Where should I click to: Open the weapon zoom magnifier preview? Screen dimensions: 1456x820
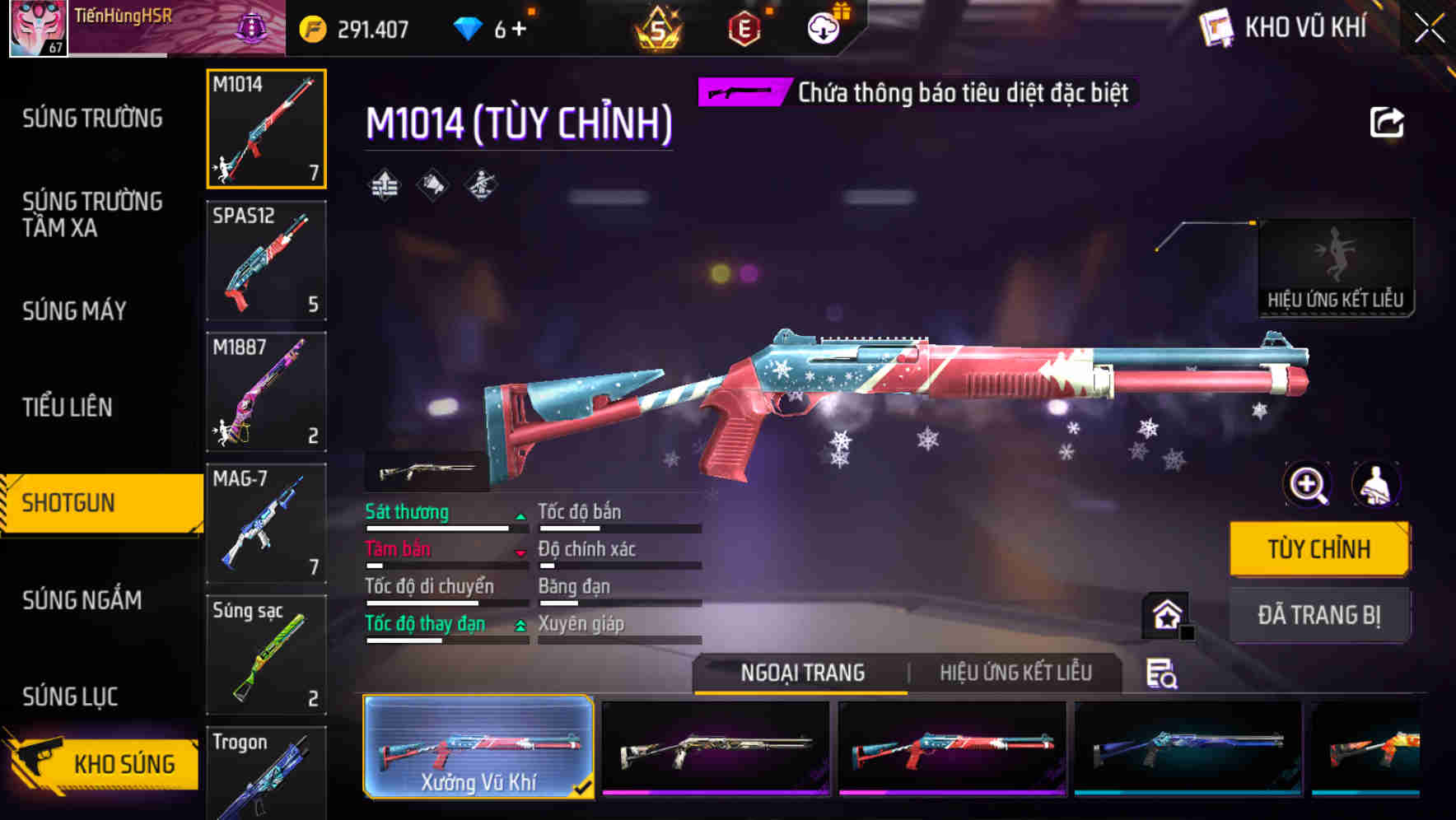(1306, 484)
